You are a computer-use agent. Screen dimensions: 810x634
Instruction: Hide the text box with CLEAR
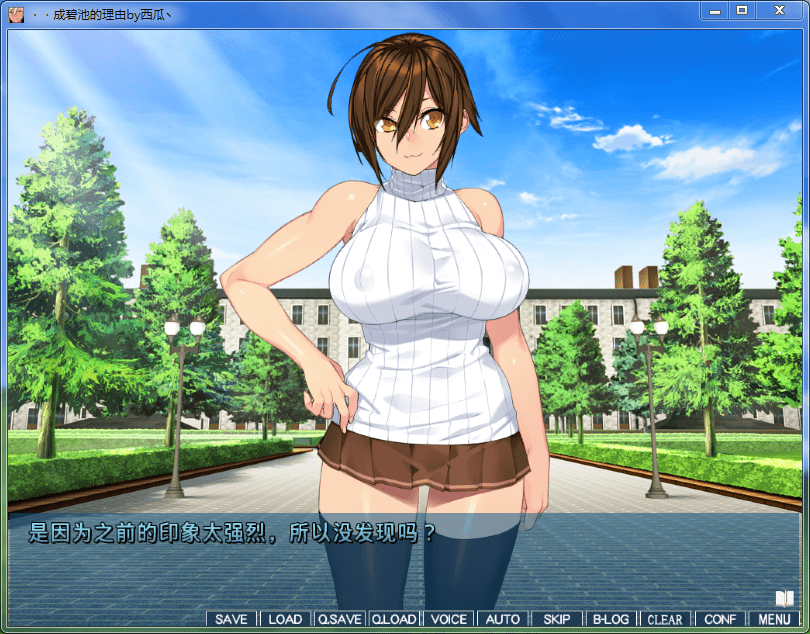[665, 619]
